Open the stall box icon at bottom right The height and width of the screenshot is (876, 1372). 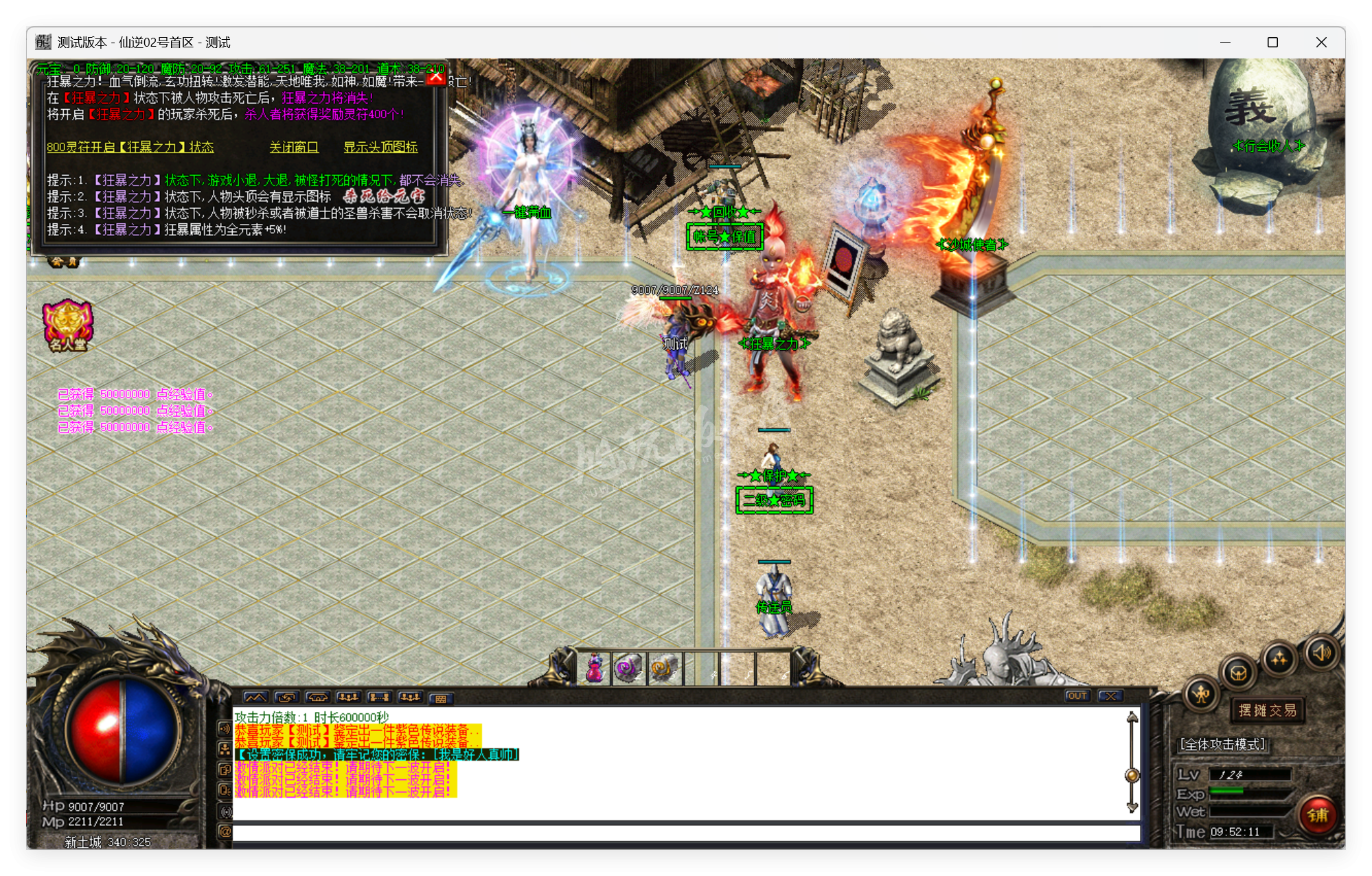(1240, 673)
